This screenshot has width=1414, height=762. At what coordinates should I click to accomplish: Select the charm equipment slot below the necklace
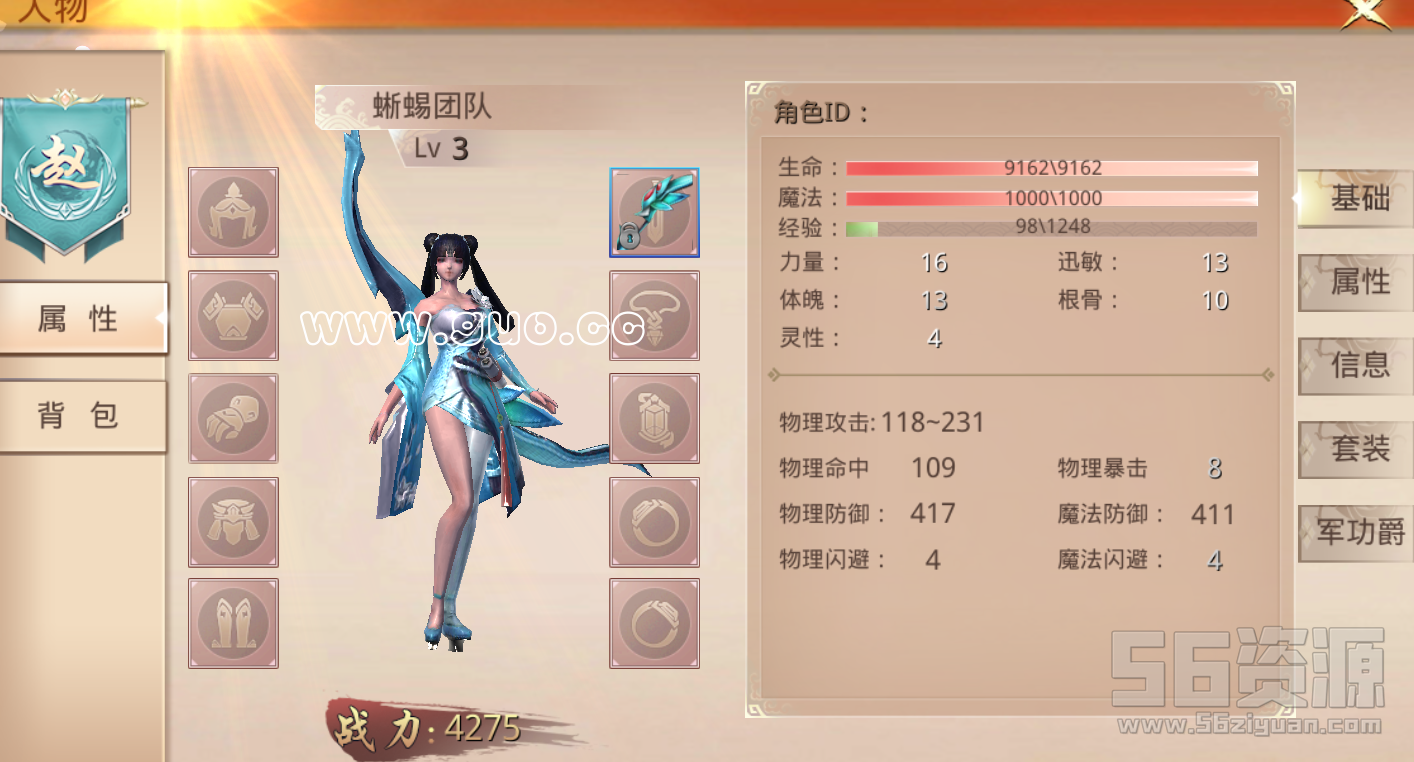tap(653, 418)
